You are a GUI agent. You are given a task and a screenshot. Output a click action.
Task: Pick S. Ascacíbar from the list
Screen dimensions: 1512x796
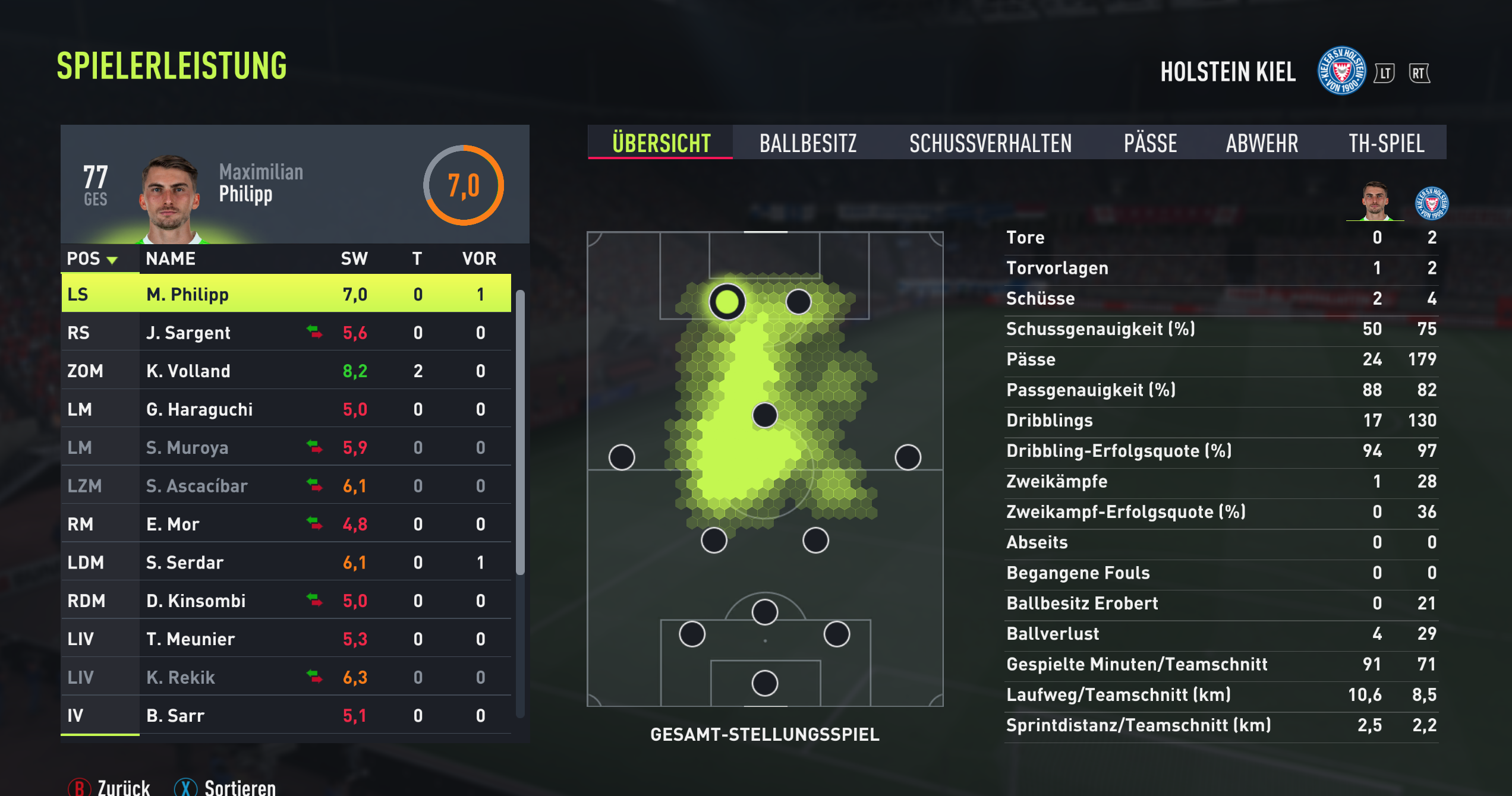pos(286,486)
